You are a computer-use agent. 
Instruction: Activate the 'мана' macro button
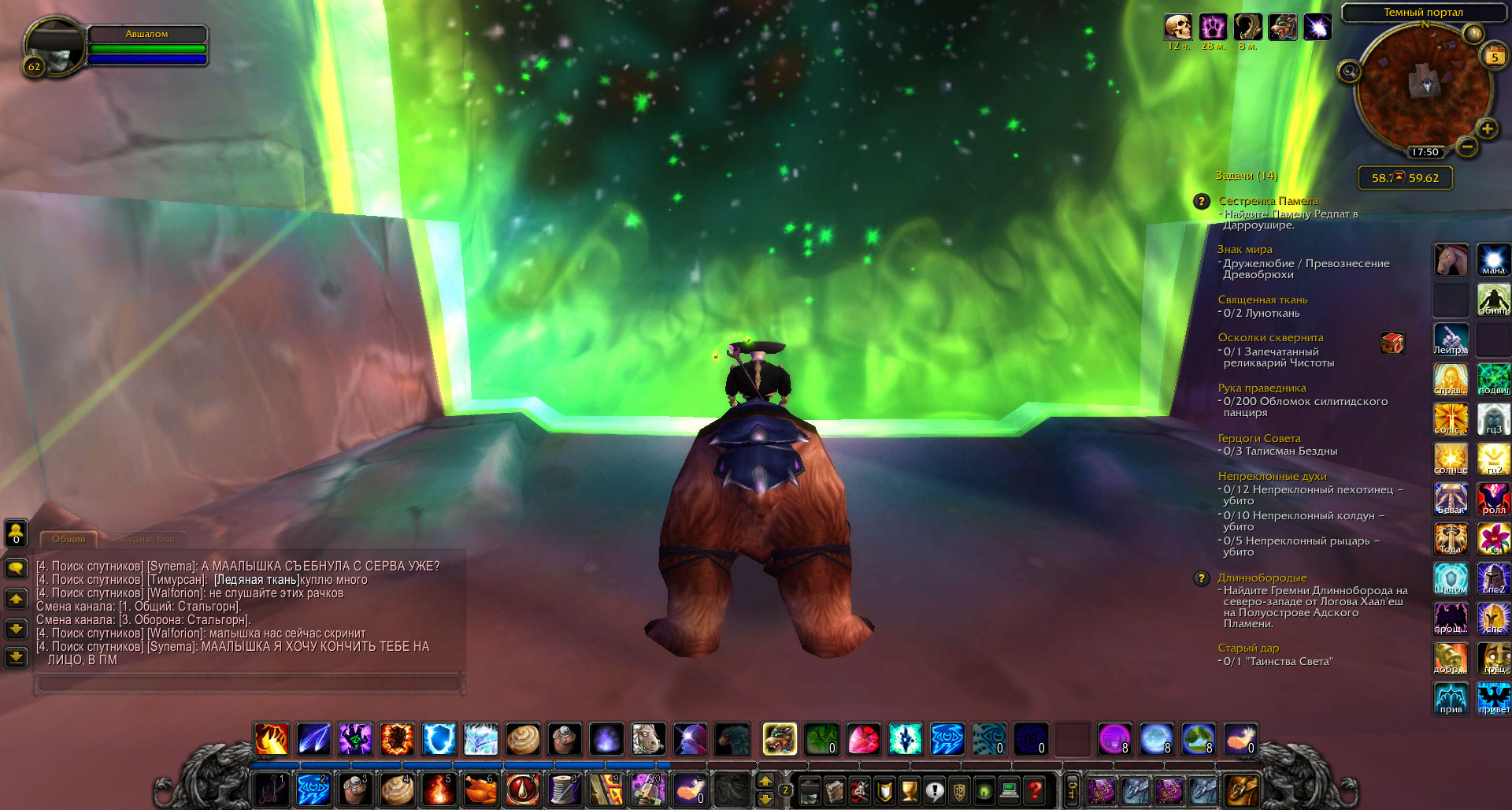pyautogui.click(x=1493, y=260)
